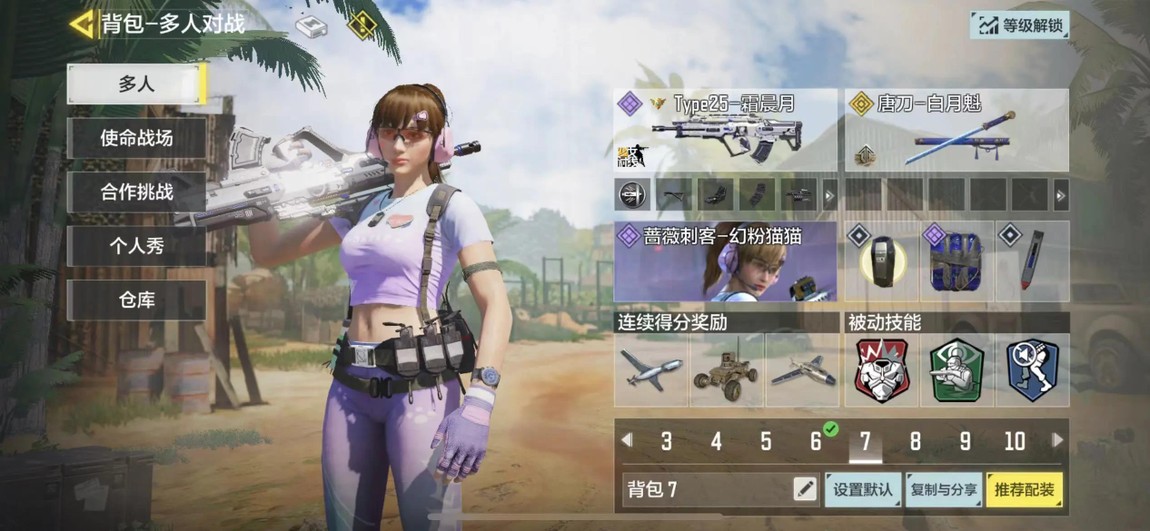The height and width of the screenshot is (531, 1150).
Task: Click 设置默认 set default button
Action: 863,489
